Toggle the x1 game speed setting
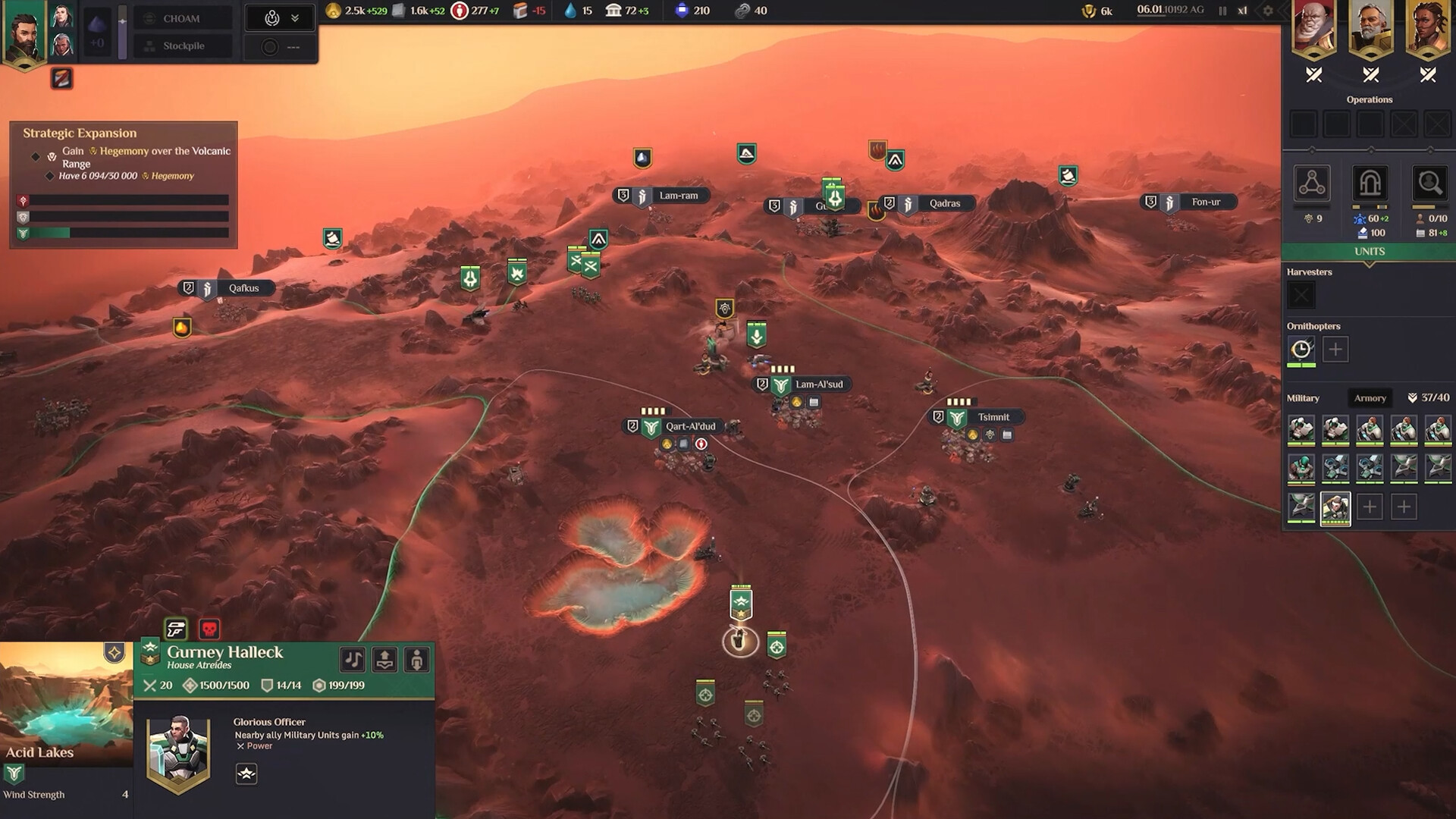The image size is (1456, 819). point(1244,11)
